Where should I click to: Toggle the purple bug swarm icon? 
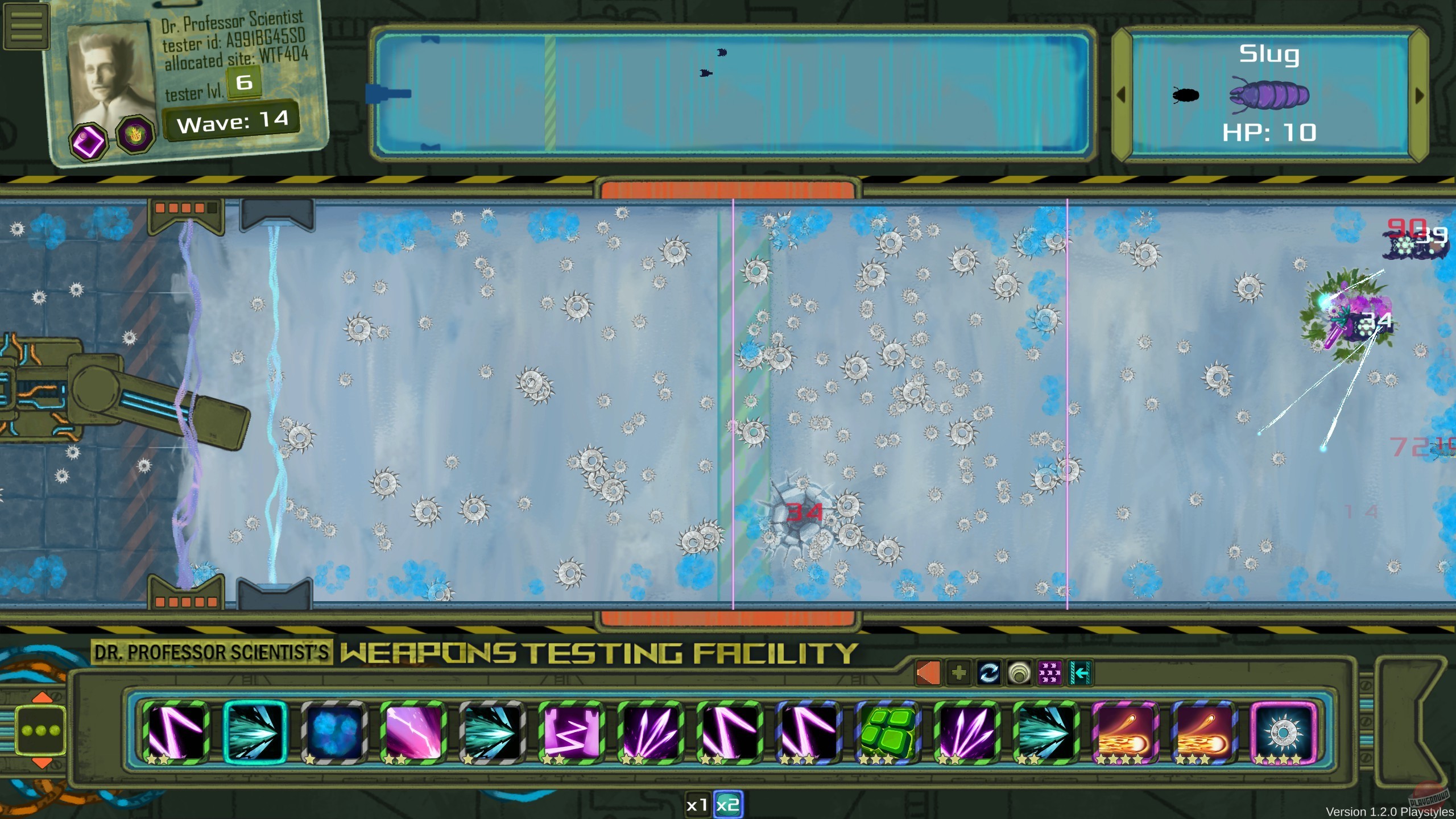pyautogui.click(x=1050, y=673)
